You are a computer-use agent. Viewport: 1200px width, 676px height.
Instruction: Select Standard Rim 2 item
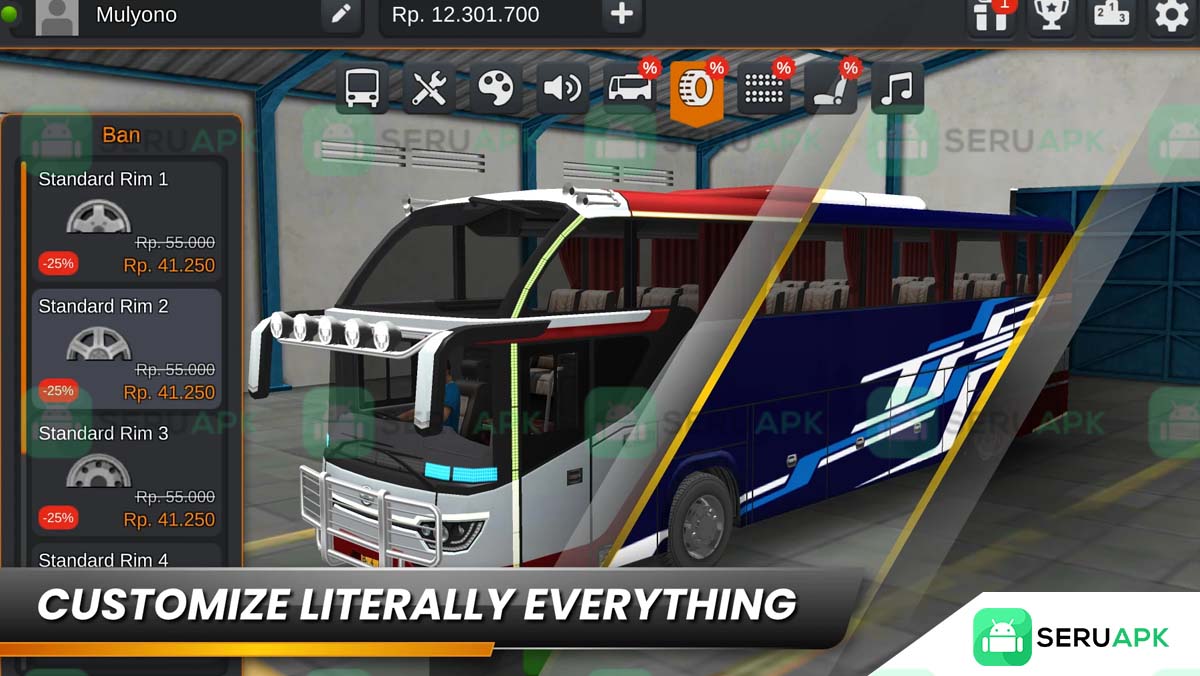click(126, 349)
